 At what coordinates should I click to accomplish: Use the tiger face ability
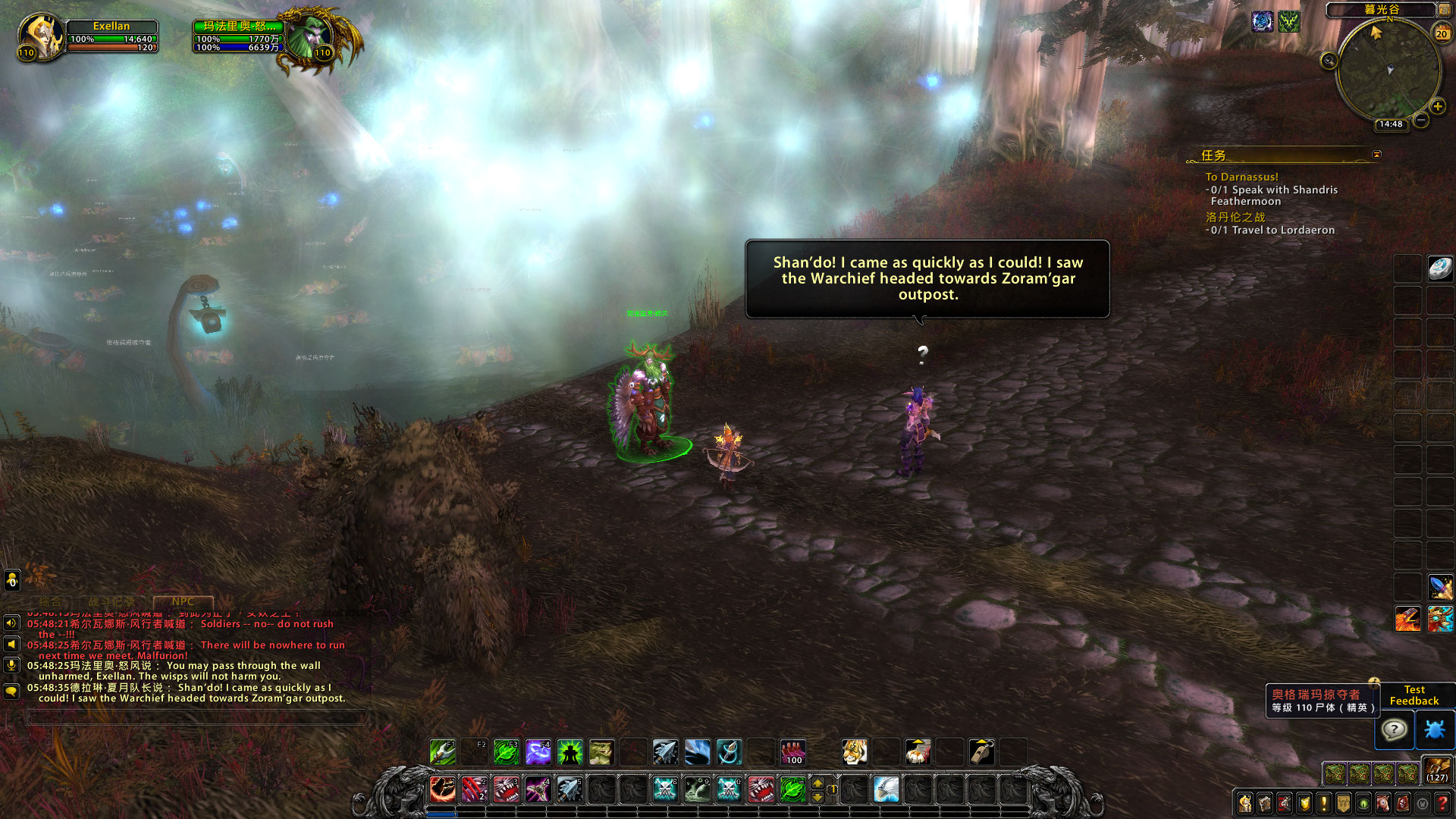(x=855, y=752)
